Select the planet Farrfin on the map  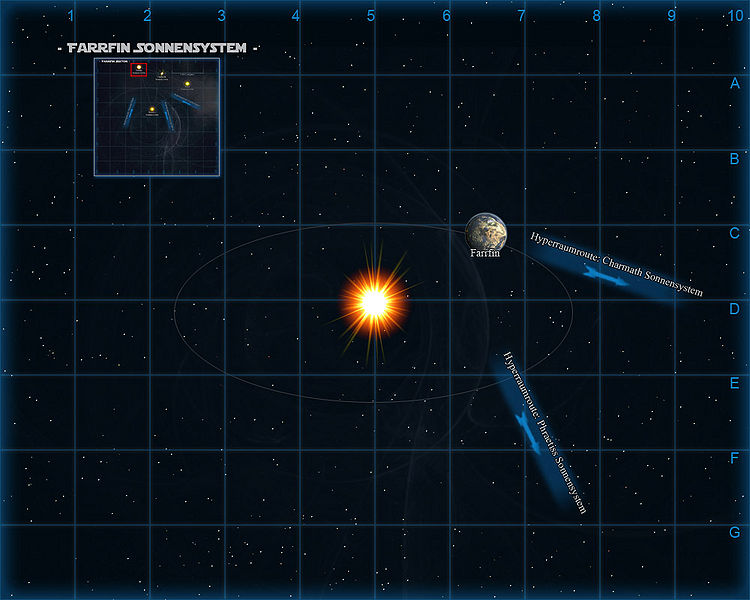click(x=485, y=231)
